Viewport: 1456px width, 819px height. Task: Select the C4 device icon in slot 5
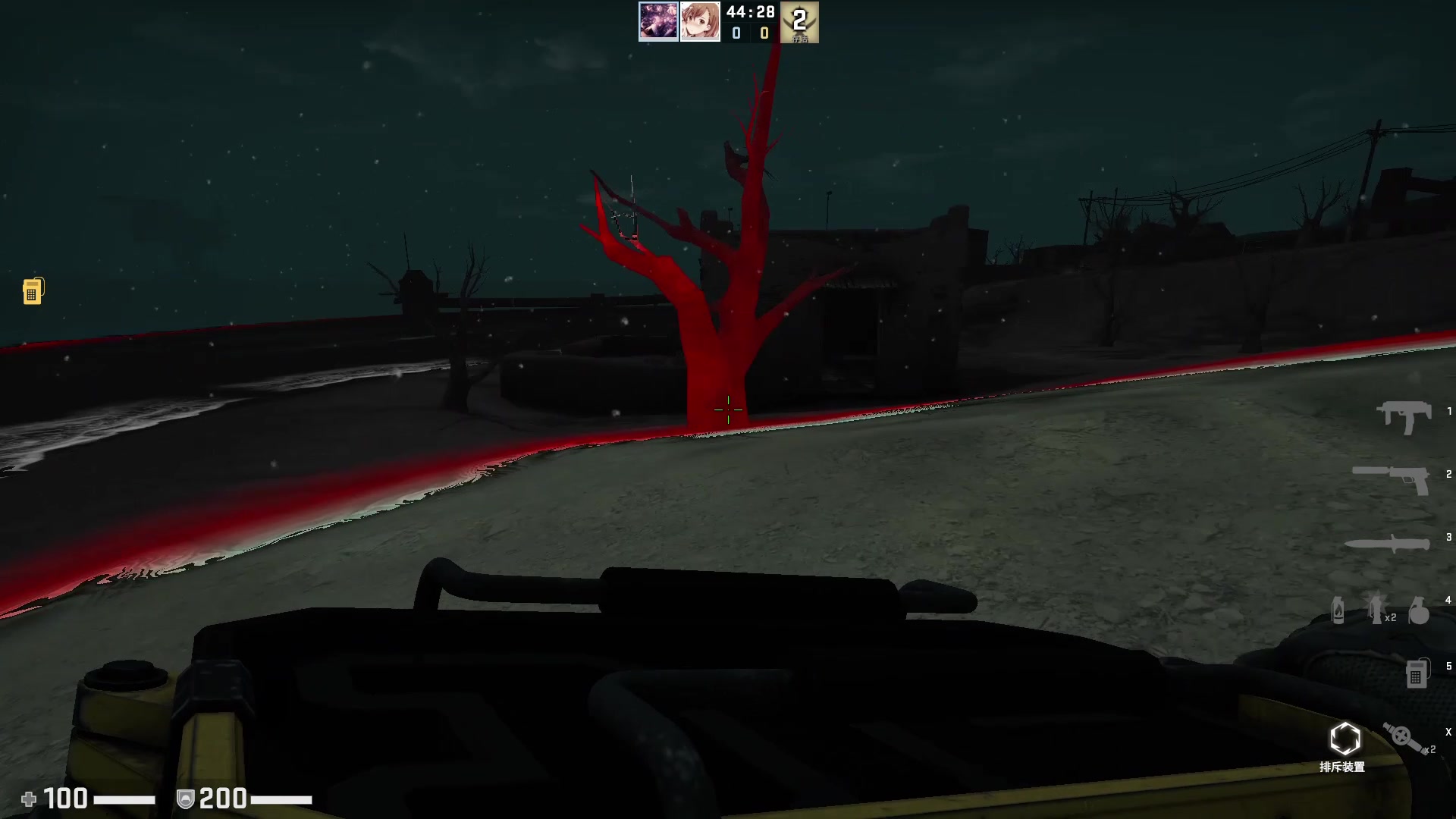pos(1417,673)
